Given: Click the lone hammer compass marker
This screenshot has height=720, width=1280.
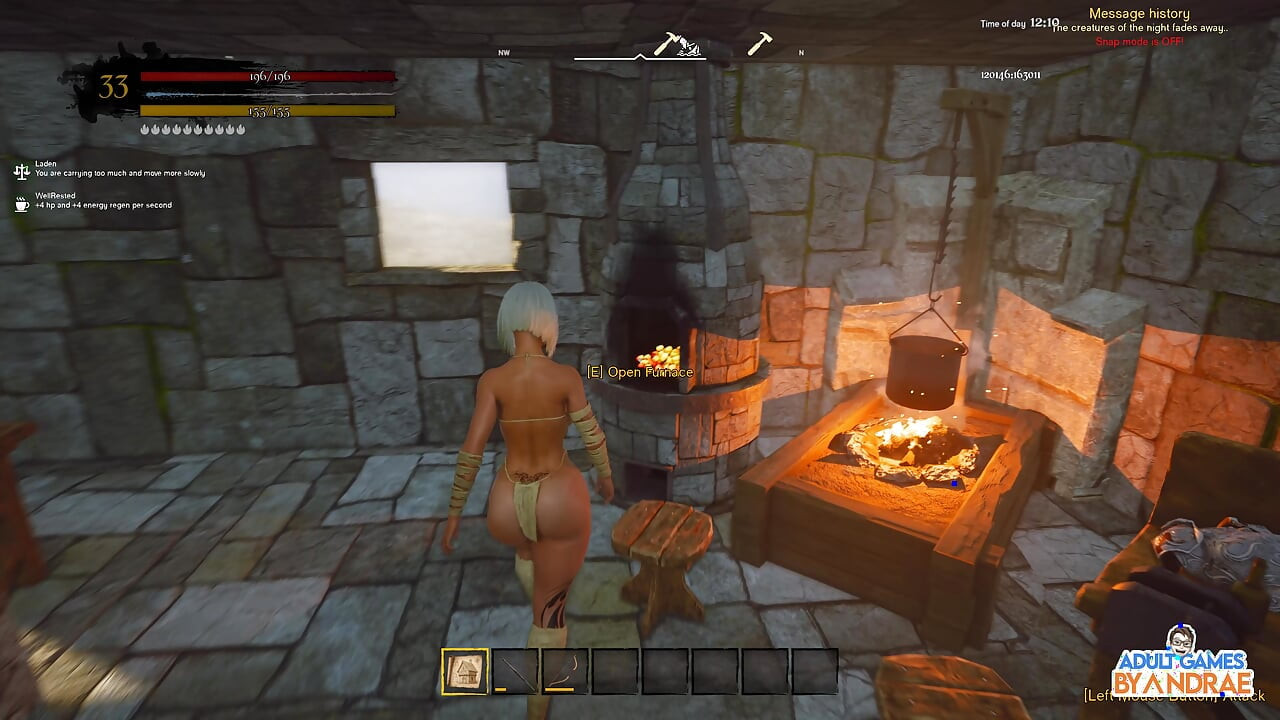Looking at the screenshot, I should coord(759,44).
